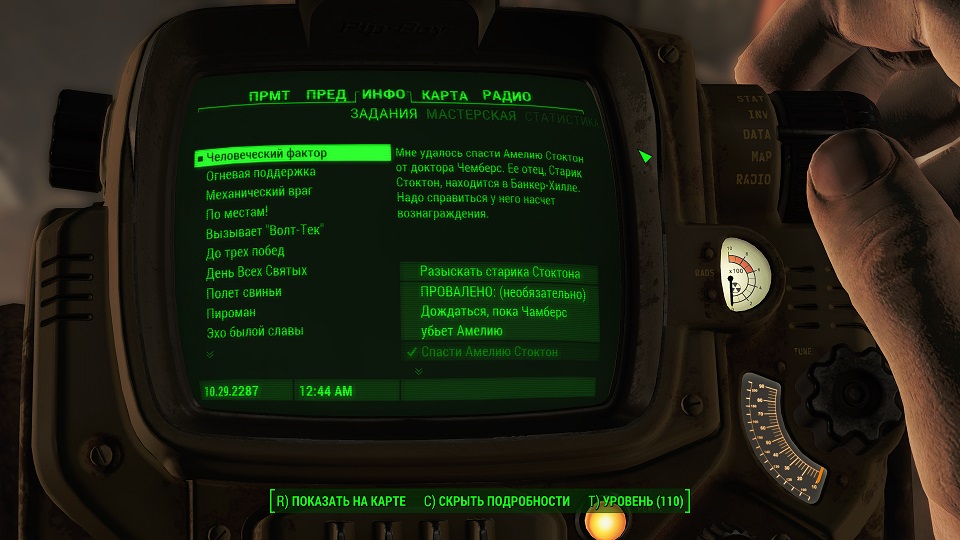The image size is (960, 540).
Task: Open the РАДИО tab
Action: (507, 96)
